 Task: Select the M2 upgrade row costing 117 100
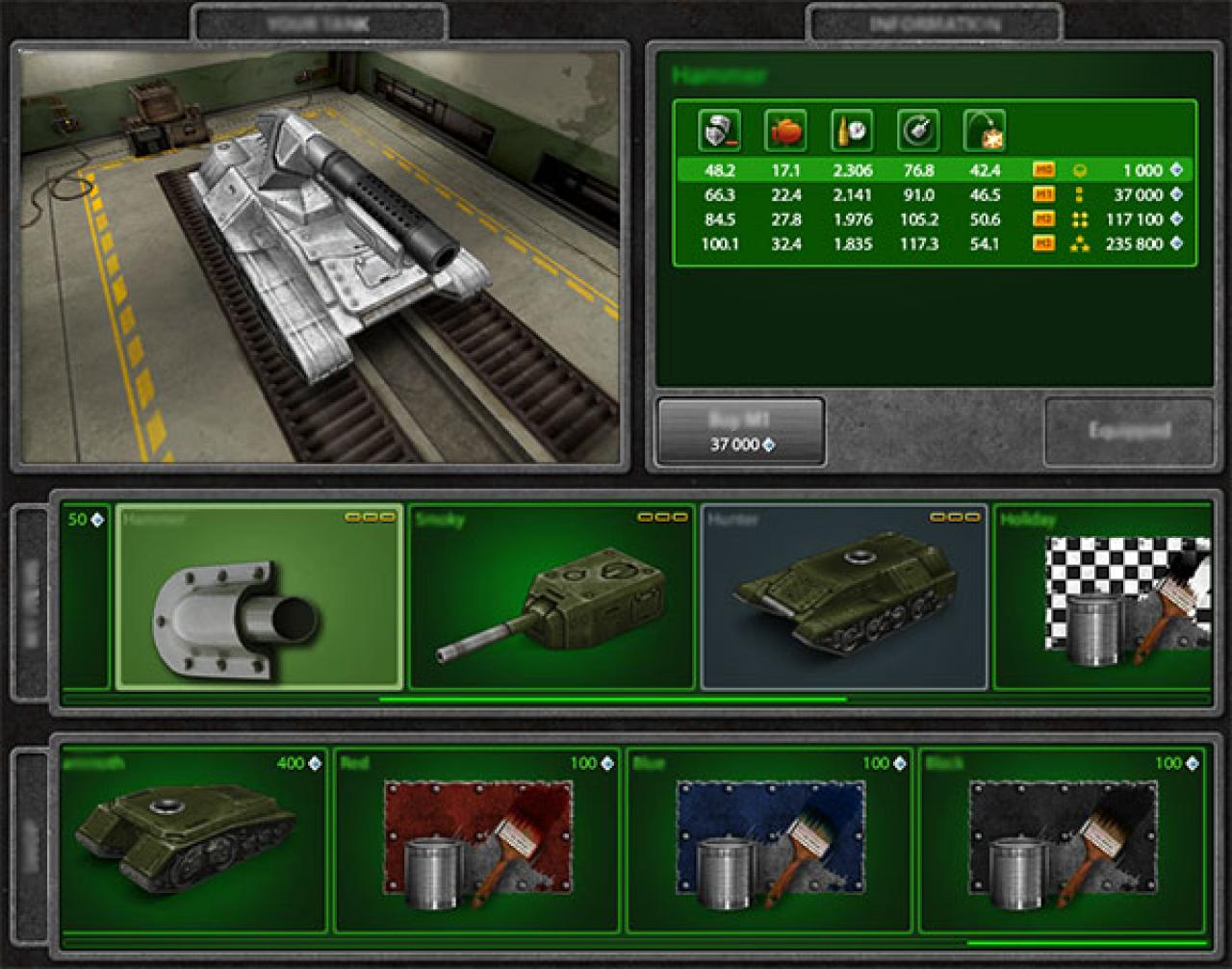pyautogui.click(x=934, y=219)
